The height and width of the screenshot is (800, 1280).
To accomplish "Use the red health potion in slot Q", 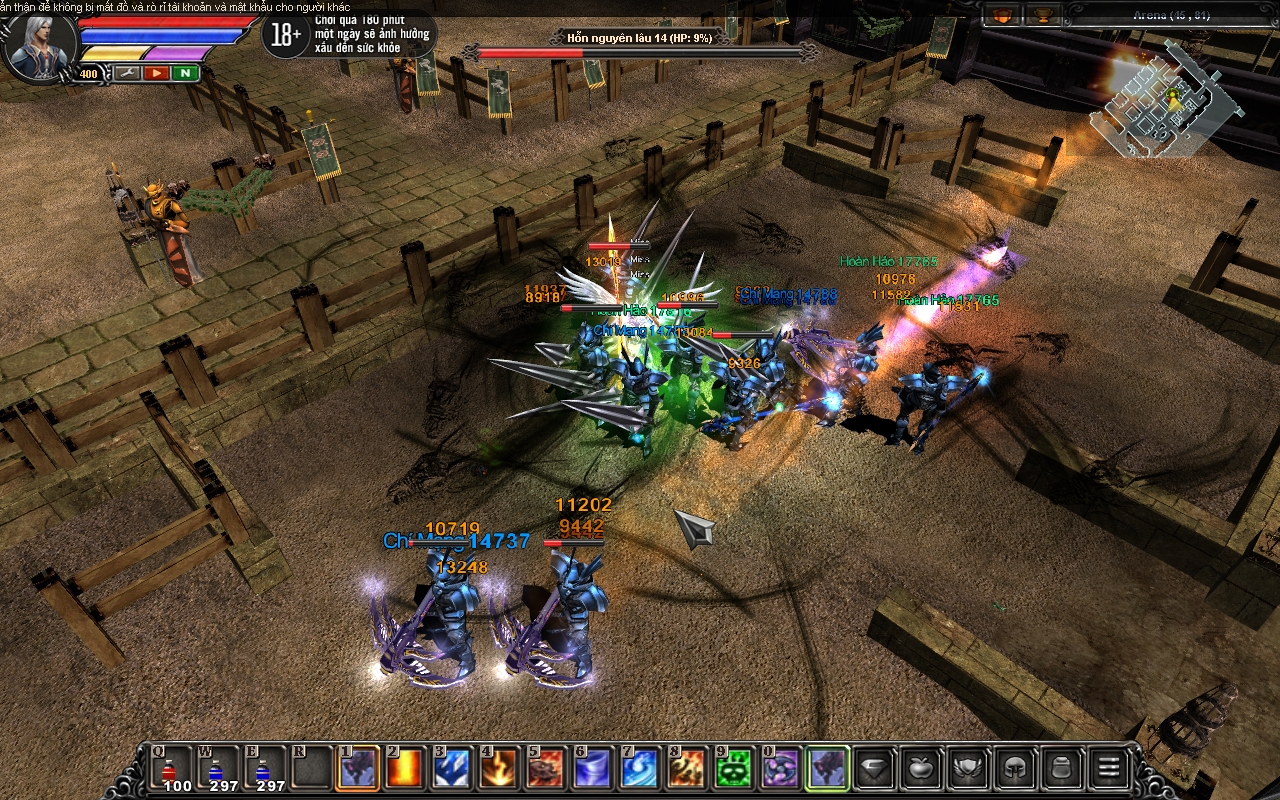I will [171, 769].
